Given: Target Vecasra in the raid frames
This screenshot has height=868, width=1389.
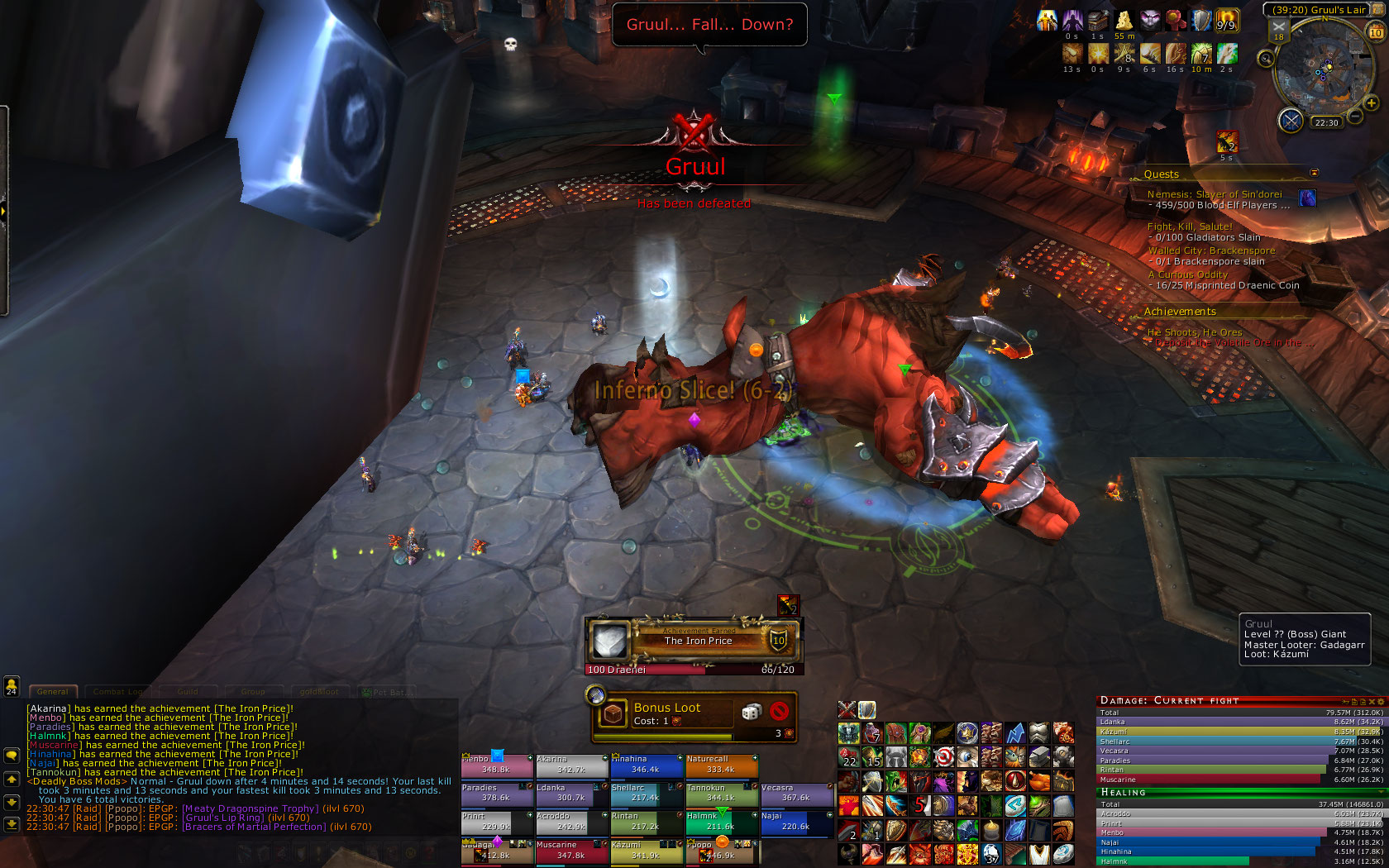Looking at the screenshot, I should click(796, 794).
